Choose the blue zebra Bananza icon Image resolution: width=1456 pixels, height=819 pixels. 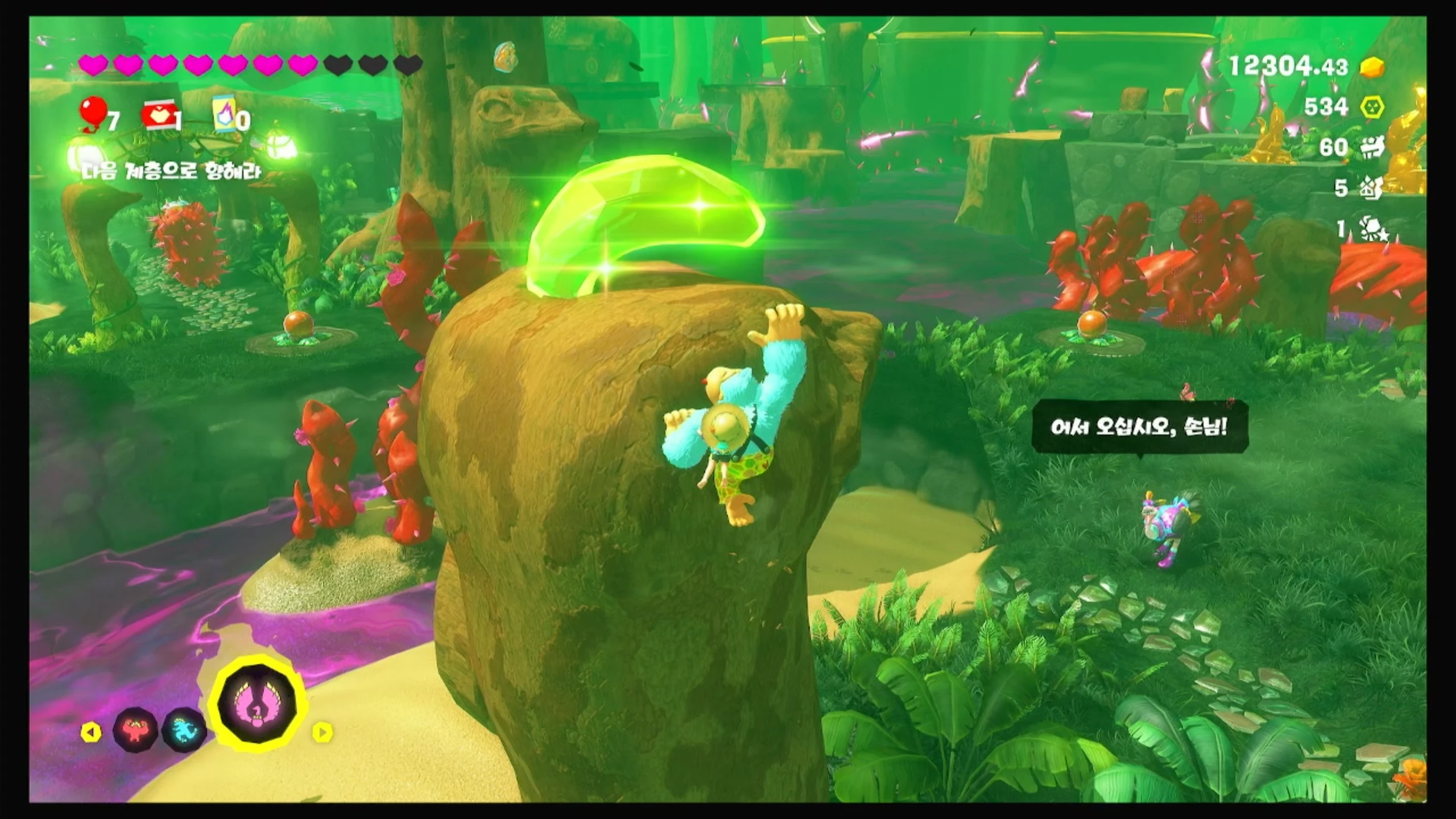click(184, 730)
